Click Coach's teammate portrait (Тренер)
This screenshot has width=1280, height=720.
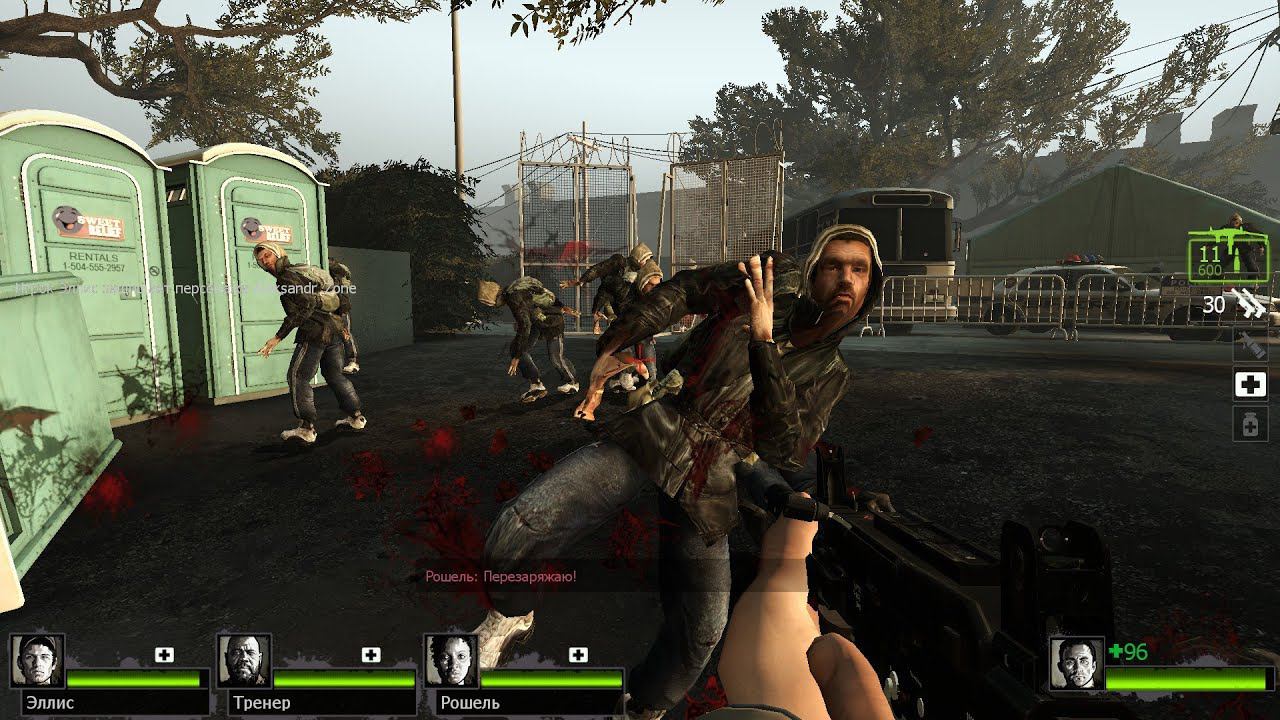tap(245, 661)
